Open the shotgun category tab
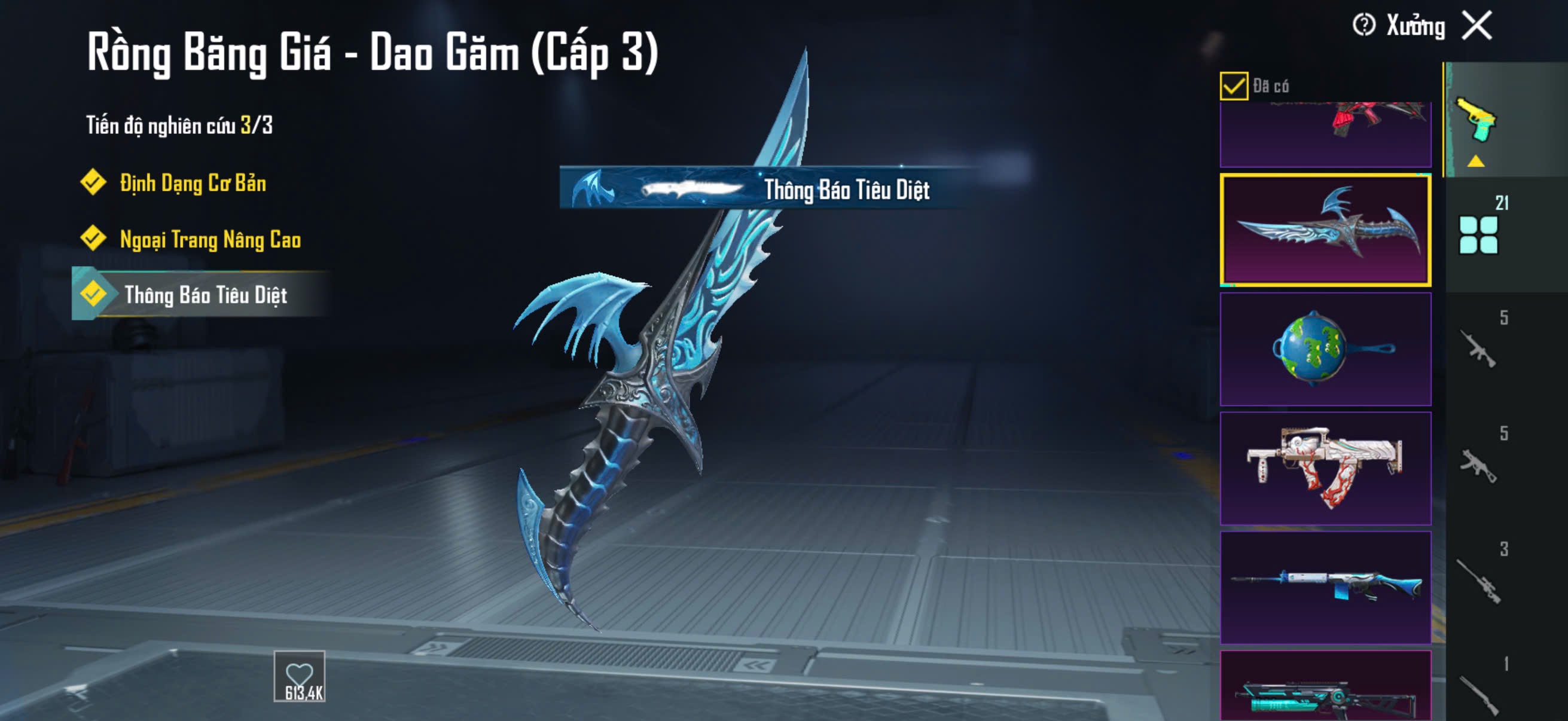 [x=1479, y=692]
